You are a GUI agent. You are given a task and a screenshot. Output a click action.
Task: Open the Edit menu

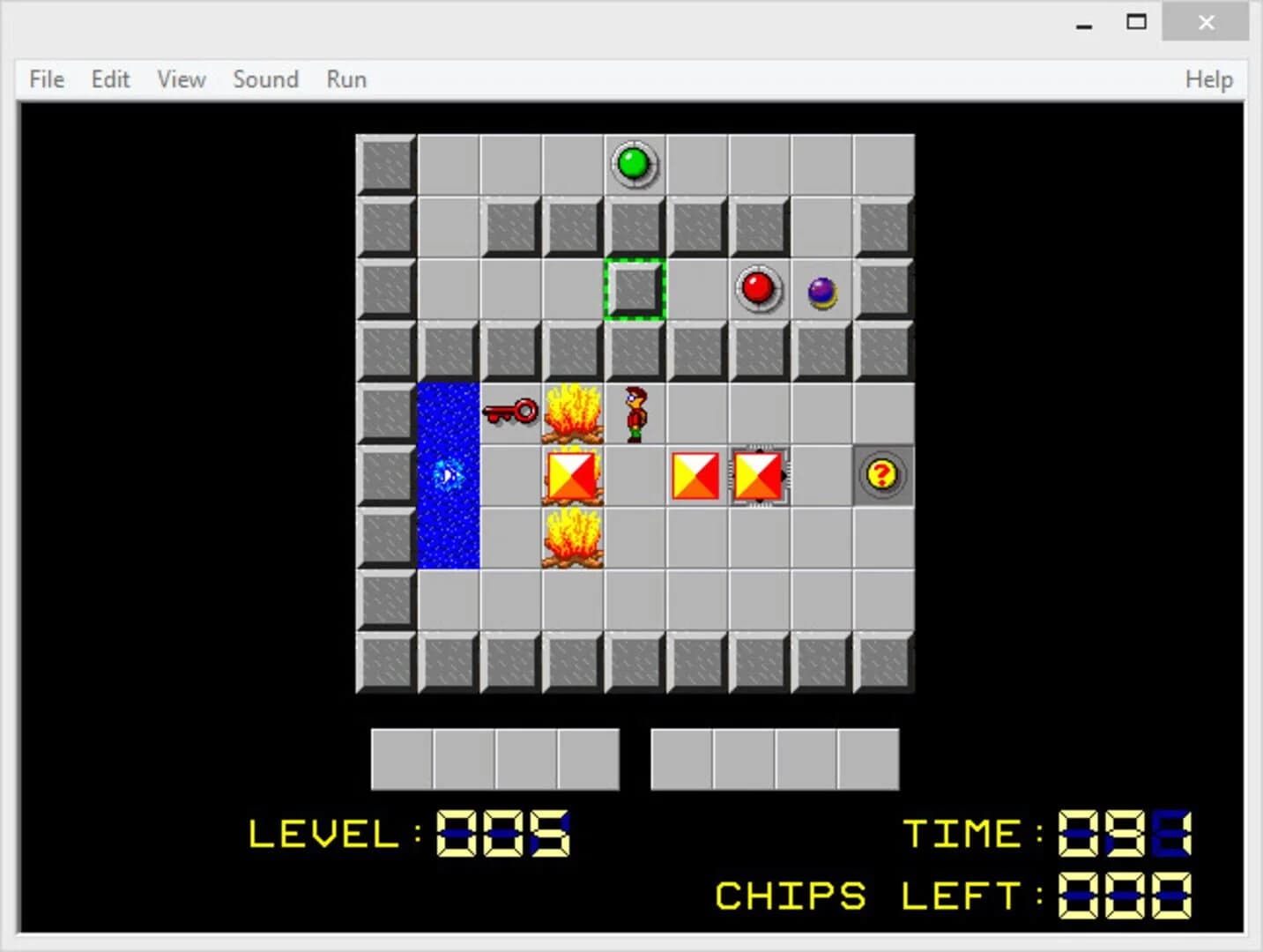(x=109, y=79)
